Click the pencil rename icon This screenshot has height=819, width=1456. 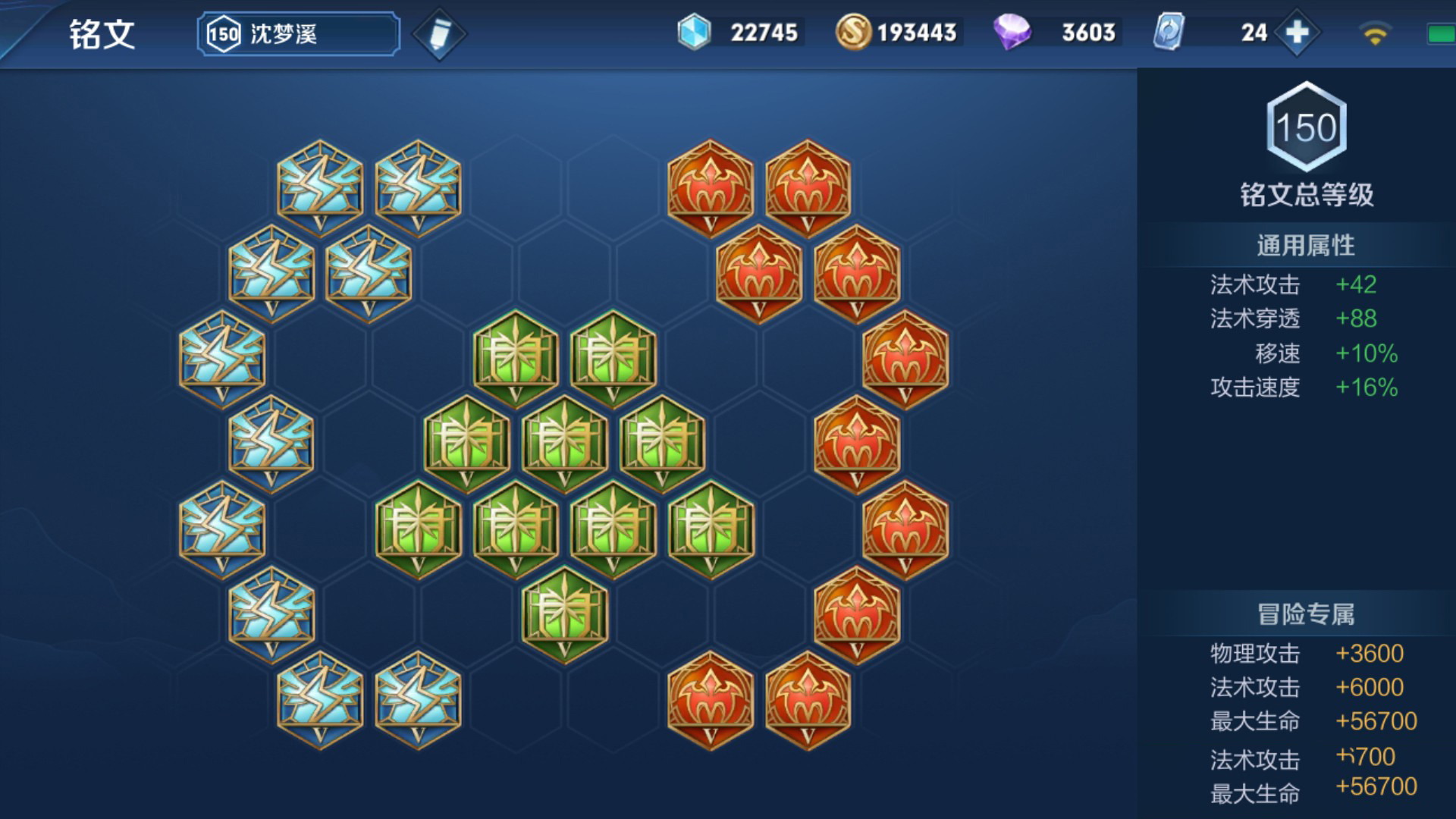pyautogui.click(x=439, y=34)
